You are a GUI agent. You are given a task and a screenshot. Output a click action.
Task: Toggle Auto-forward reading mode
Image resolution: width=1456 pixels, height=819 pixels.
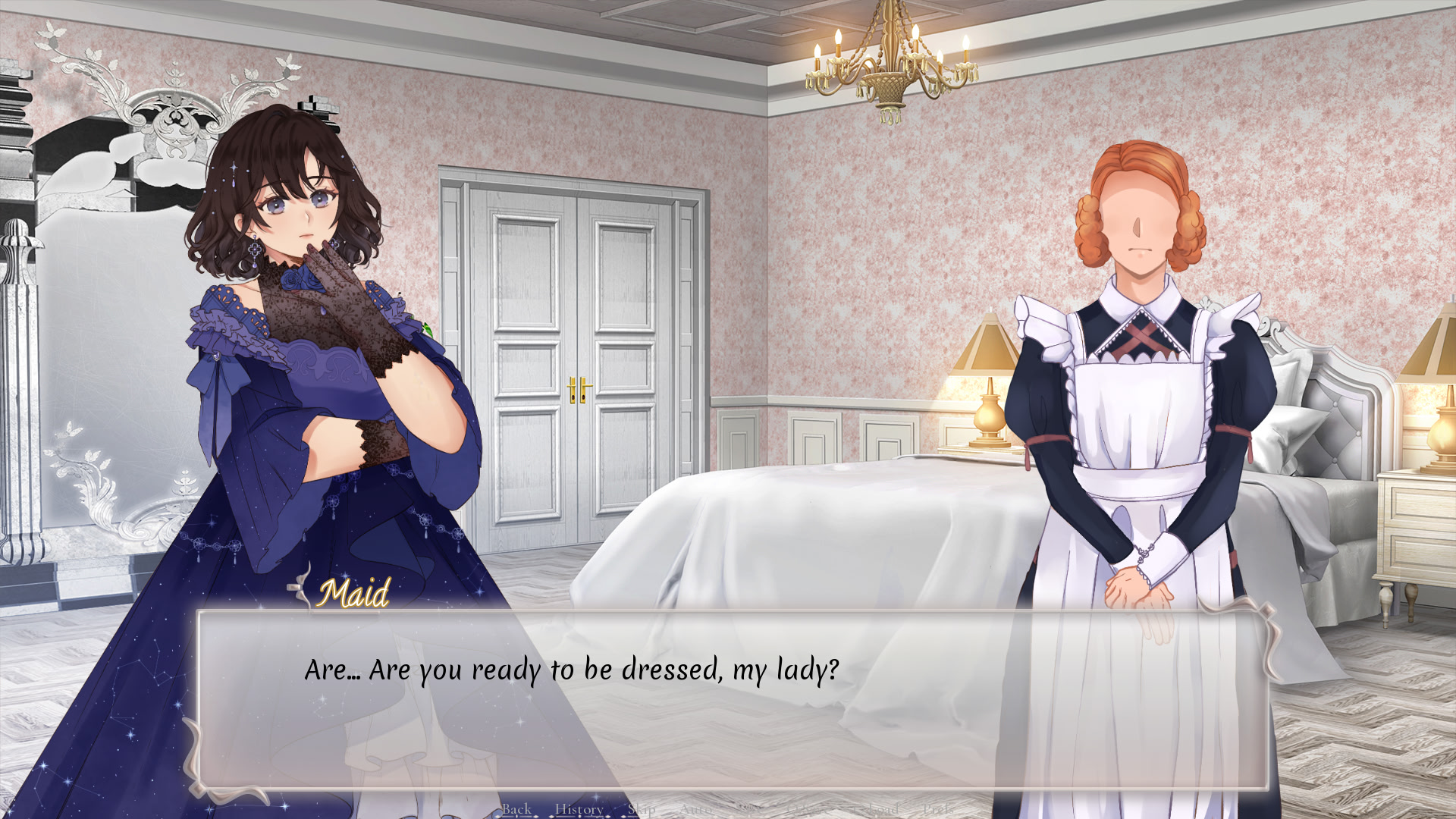696,808
